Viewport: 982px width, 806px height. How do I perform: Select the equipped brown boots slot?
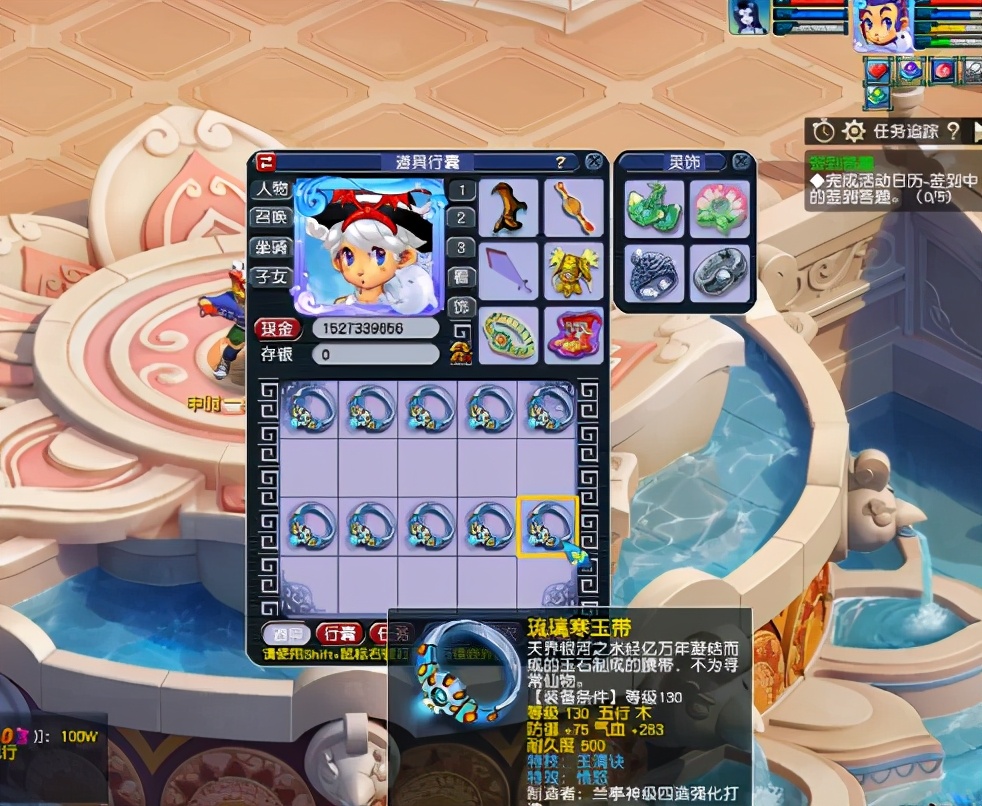(508, 208)
